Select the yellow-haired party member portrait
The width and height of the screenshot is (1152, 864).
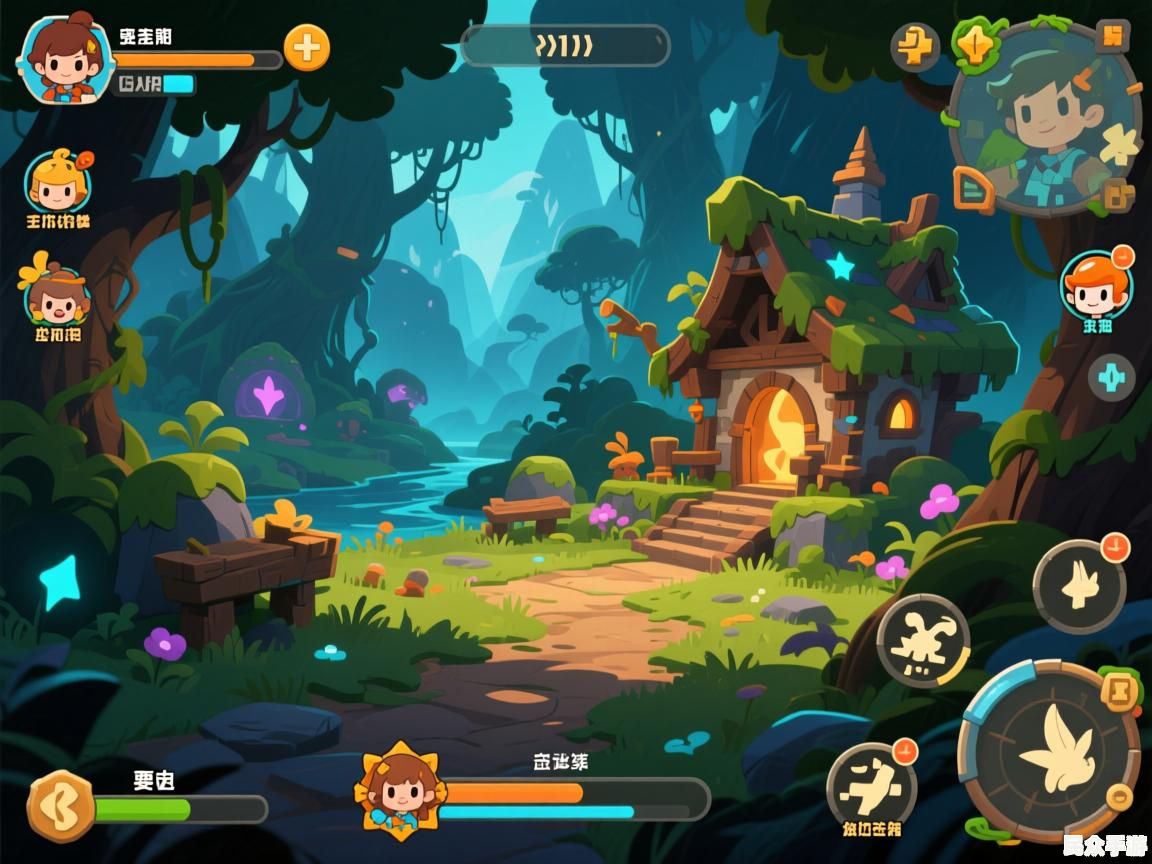click(x=58, y=182)
